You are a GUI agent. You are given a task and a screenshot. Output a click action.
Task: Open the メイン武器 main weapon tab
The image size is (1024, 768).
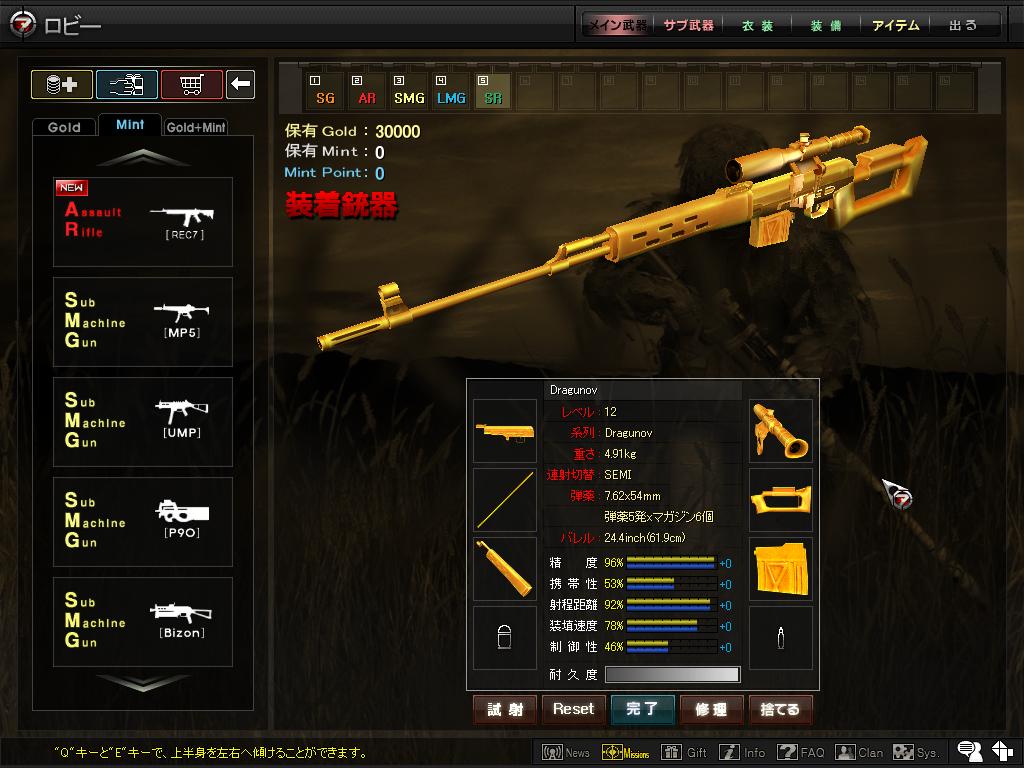point(617,25)
